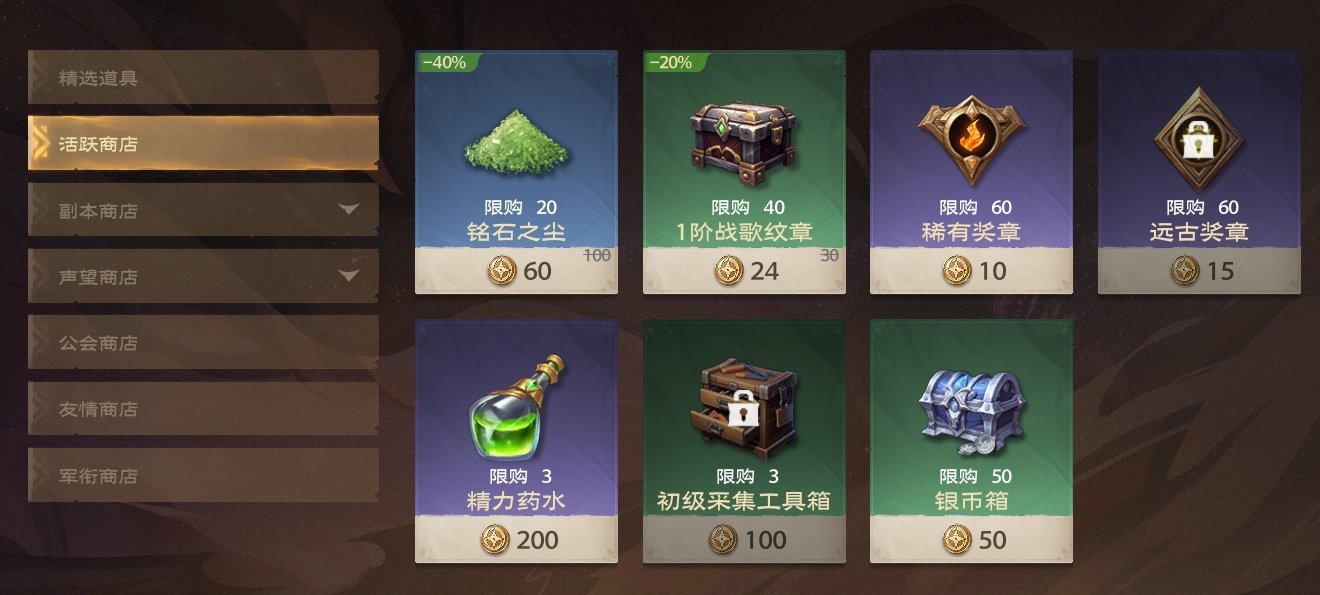Choose the 稀有奖章 flame medal item
Screen dimensions: 1320x595
coord(971,172)
